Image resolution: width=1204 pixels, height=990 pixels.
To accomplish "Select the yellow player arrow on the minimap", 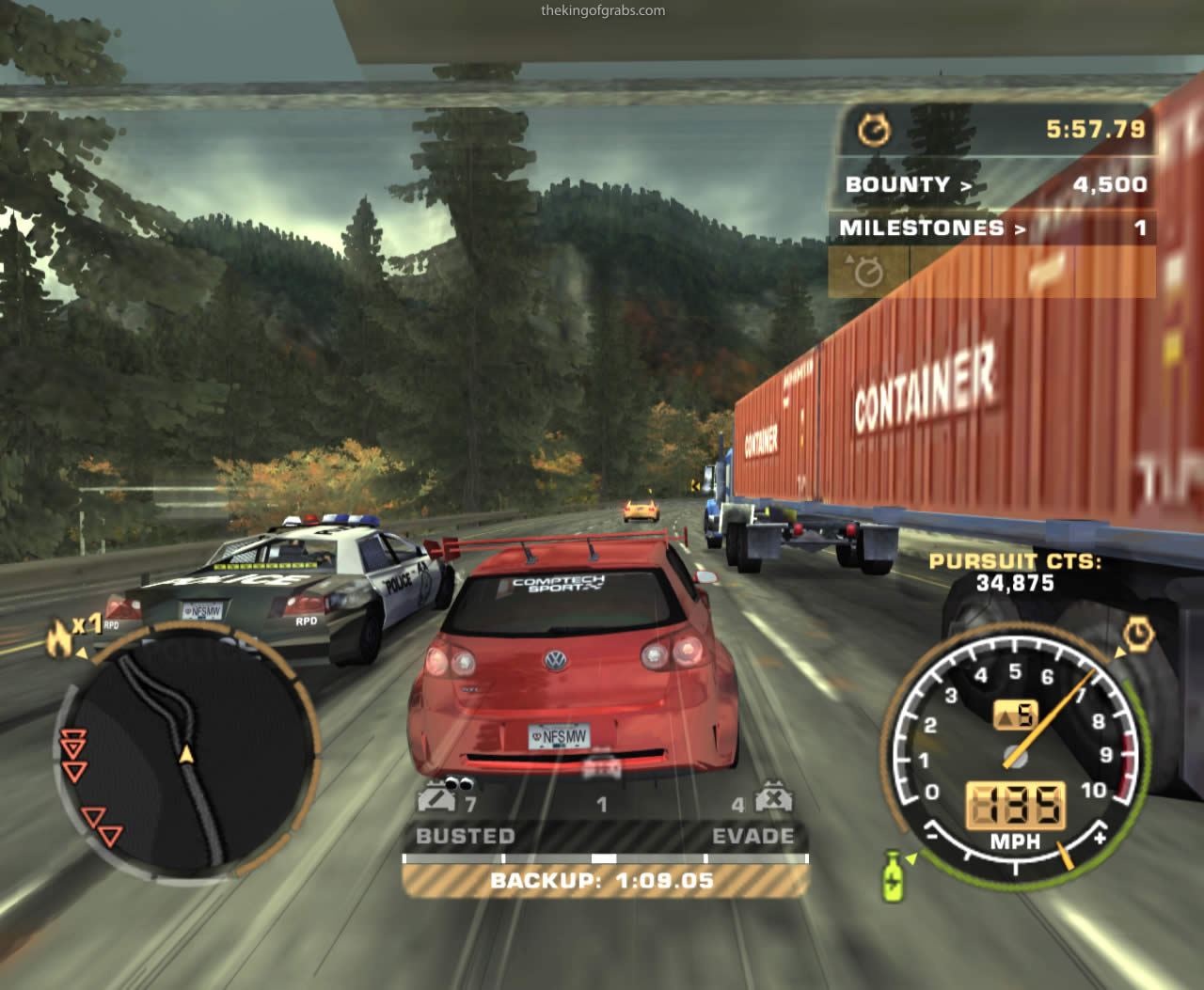I will [x=186, y=753].
